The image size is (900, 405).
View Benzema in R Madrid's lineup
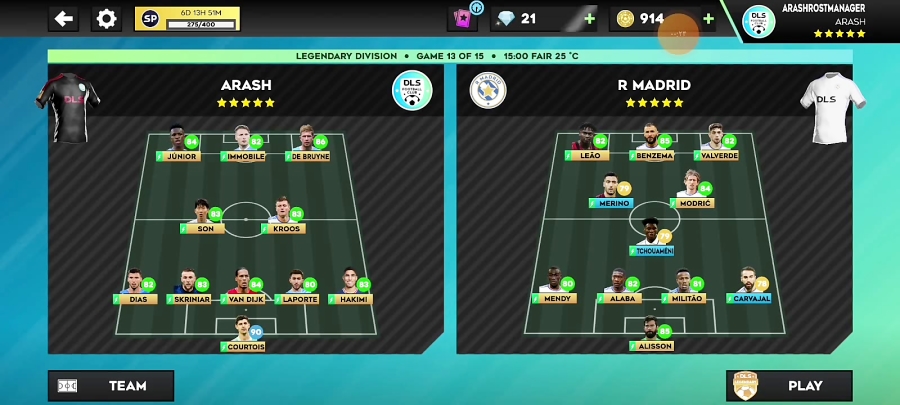(652, 142)
